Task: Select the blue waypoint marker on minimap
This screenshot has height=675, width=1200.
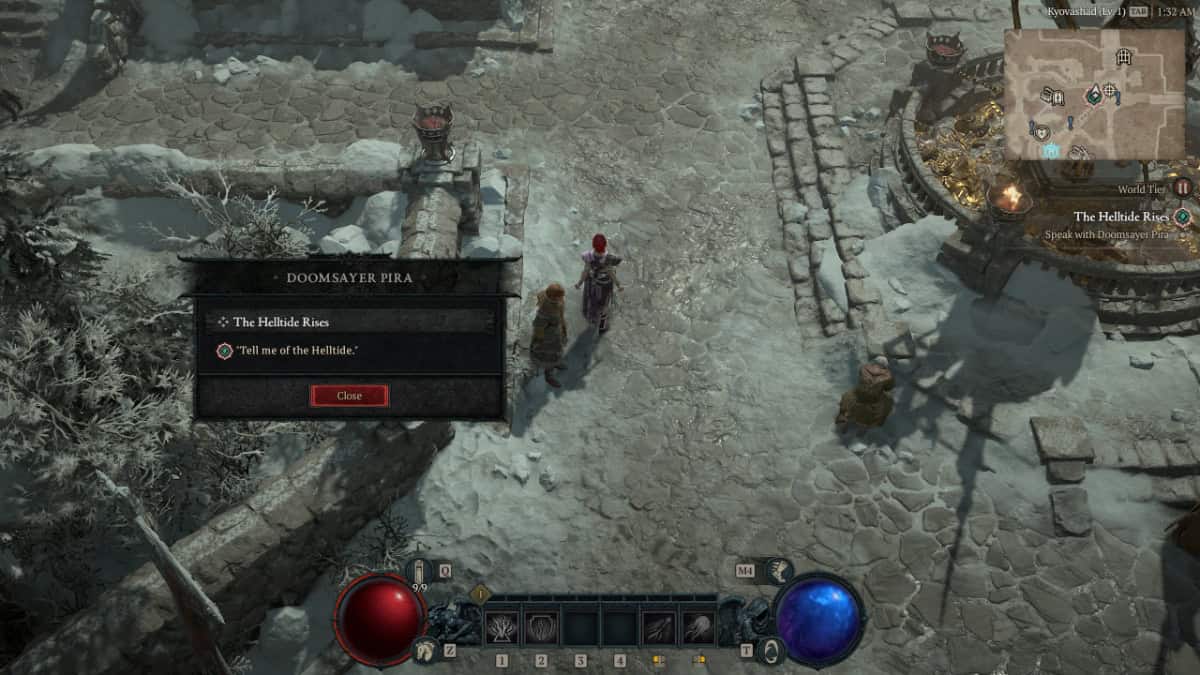Action: click(1050, 150)
